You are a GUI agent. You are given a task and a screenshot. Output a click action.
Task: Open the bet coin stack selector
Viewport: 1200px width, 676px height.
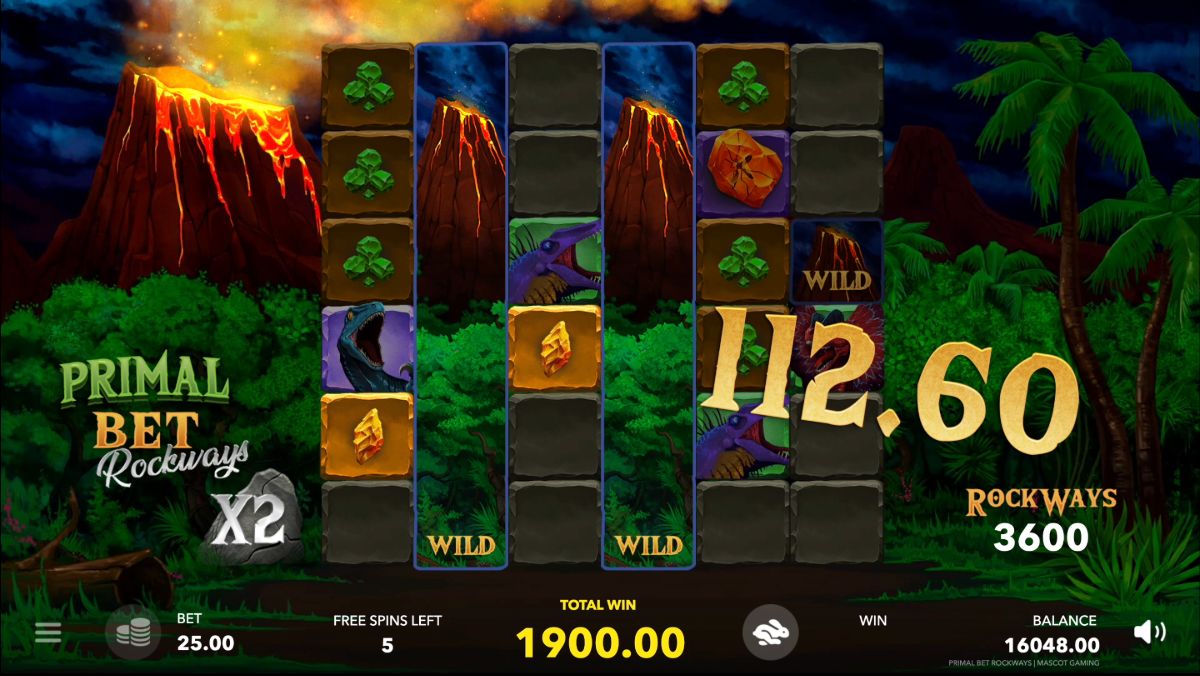(133, 632)
